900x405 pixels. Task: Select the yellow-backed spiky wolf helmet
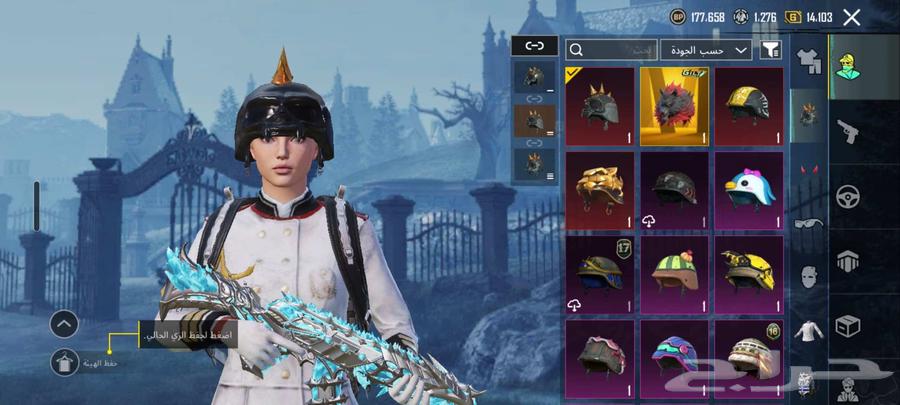click(674, 106)
